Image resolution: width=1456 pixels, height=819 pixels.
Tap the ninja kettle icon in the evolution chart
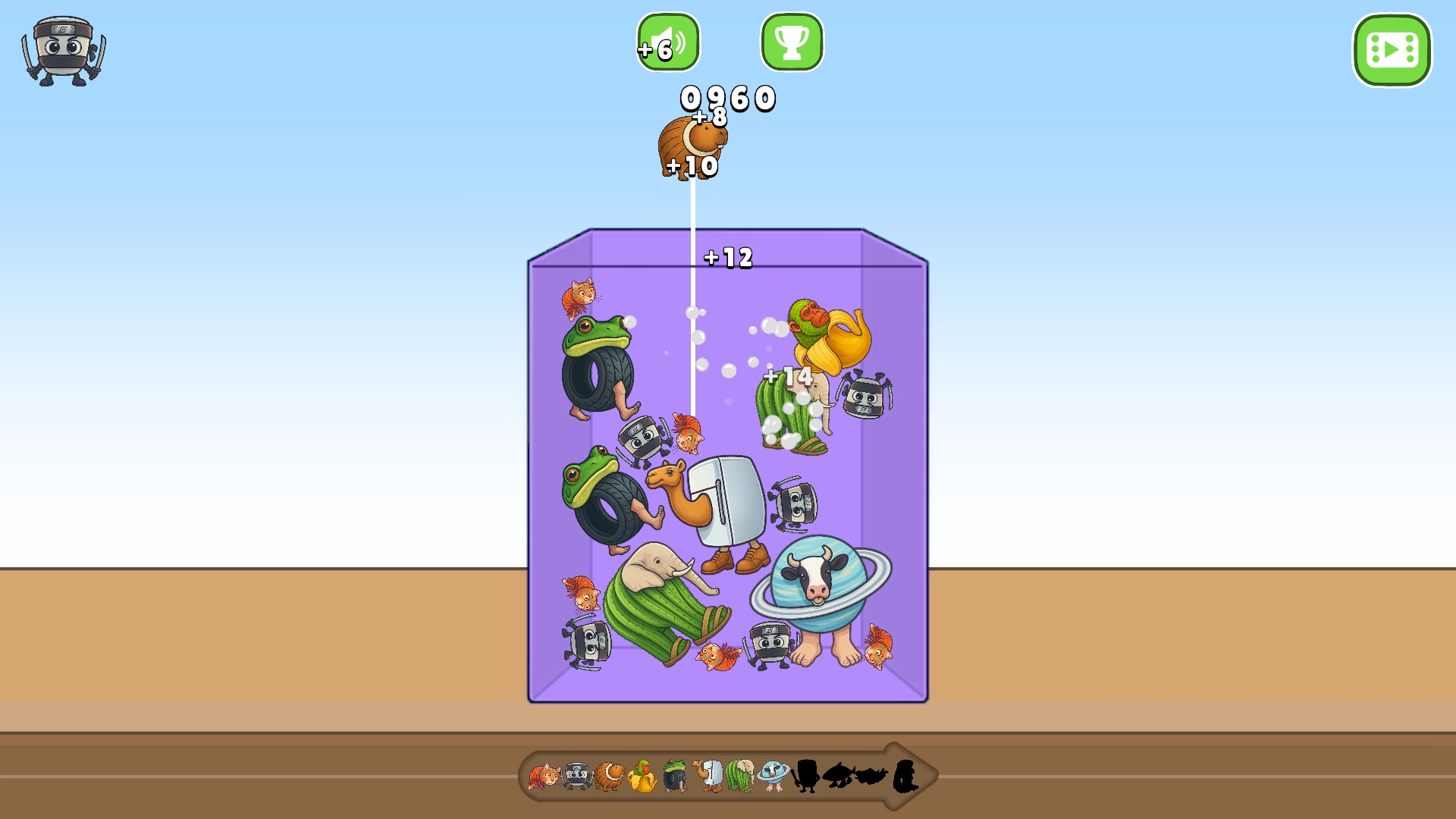click(x=576, y=775)
